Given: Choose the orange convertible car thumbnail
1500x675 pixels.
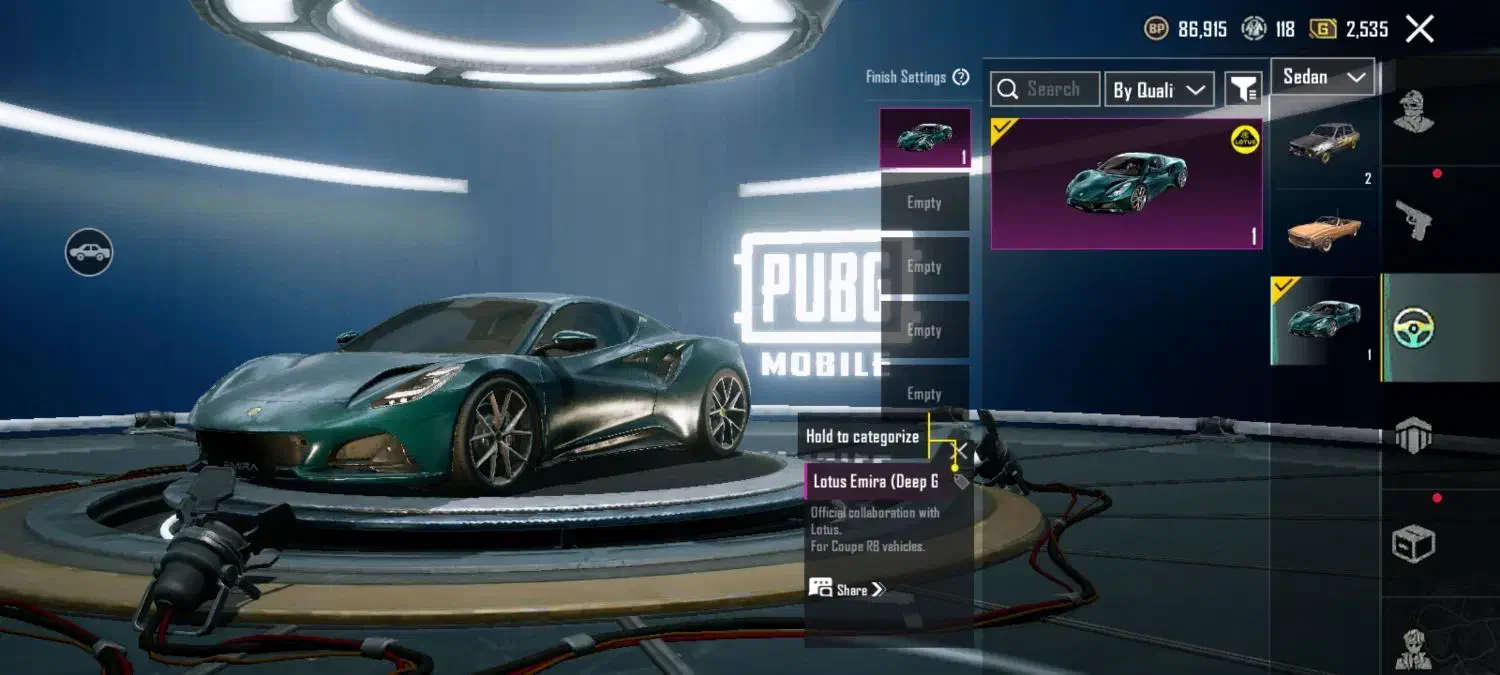Looking at the screenshot, I should pos(1324,231).
